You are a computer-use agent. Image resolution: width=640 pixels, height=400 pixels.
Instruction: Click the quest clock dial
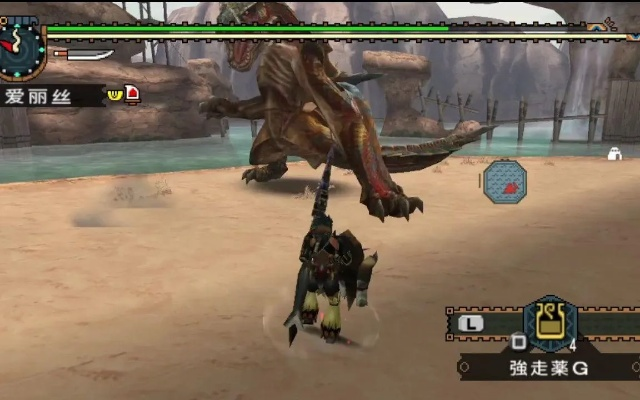tap(20, 47)
